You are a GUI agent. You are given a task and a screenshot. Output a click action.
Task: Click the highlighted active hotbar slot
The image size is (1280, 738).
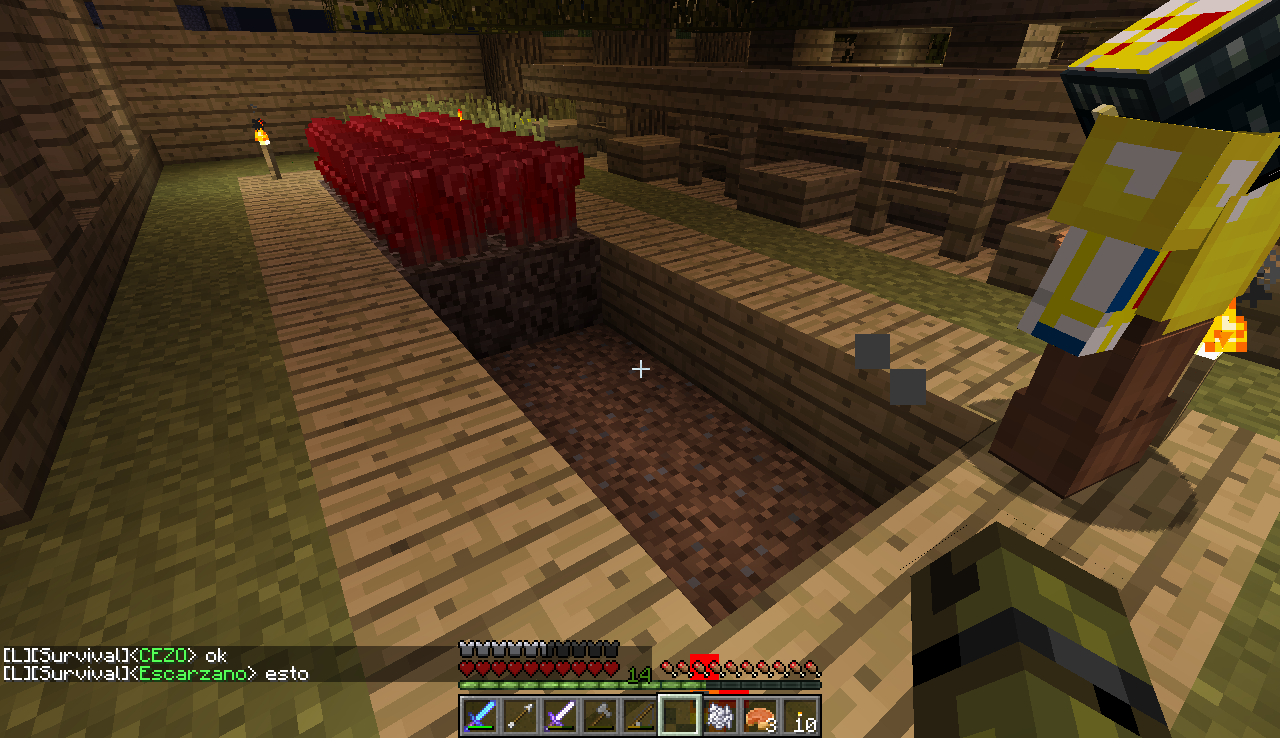pyautogui.click(x=680, y=716)
